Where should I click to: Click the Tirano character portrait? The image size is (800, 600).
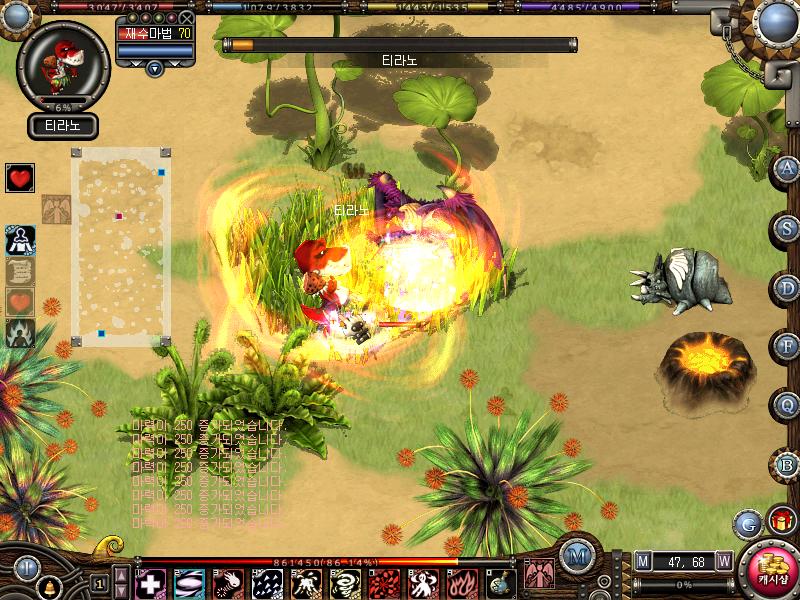click(x=62, y=60)
